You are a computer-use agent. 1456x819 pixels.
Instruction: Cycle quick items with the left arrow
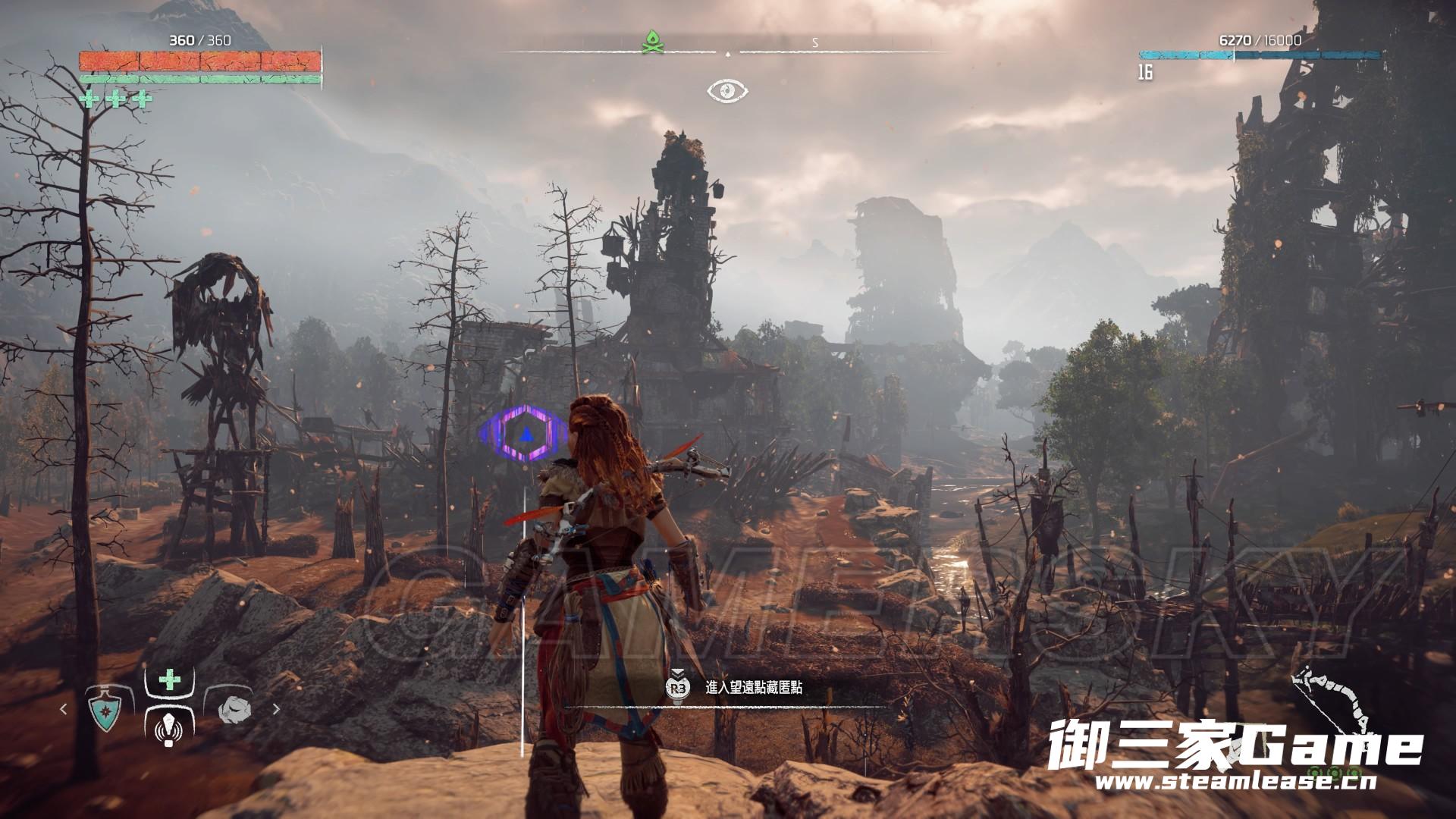click(x=64, y=710)
